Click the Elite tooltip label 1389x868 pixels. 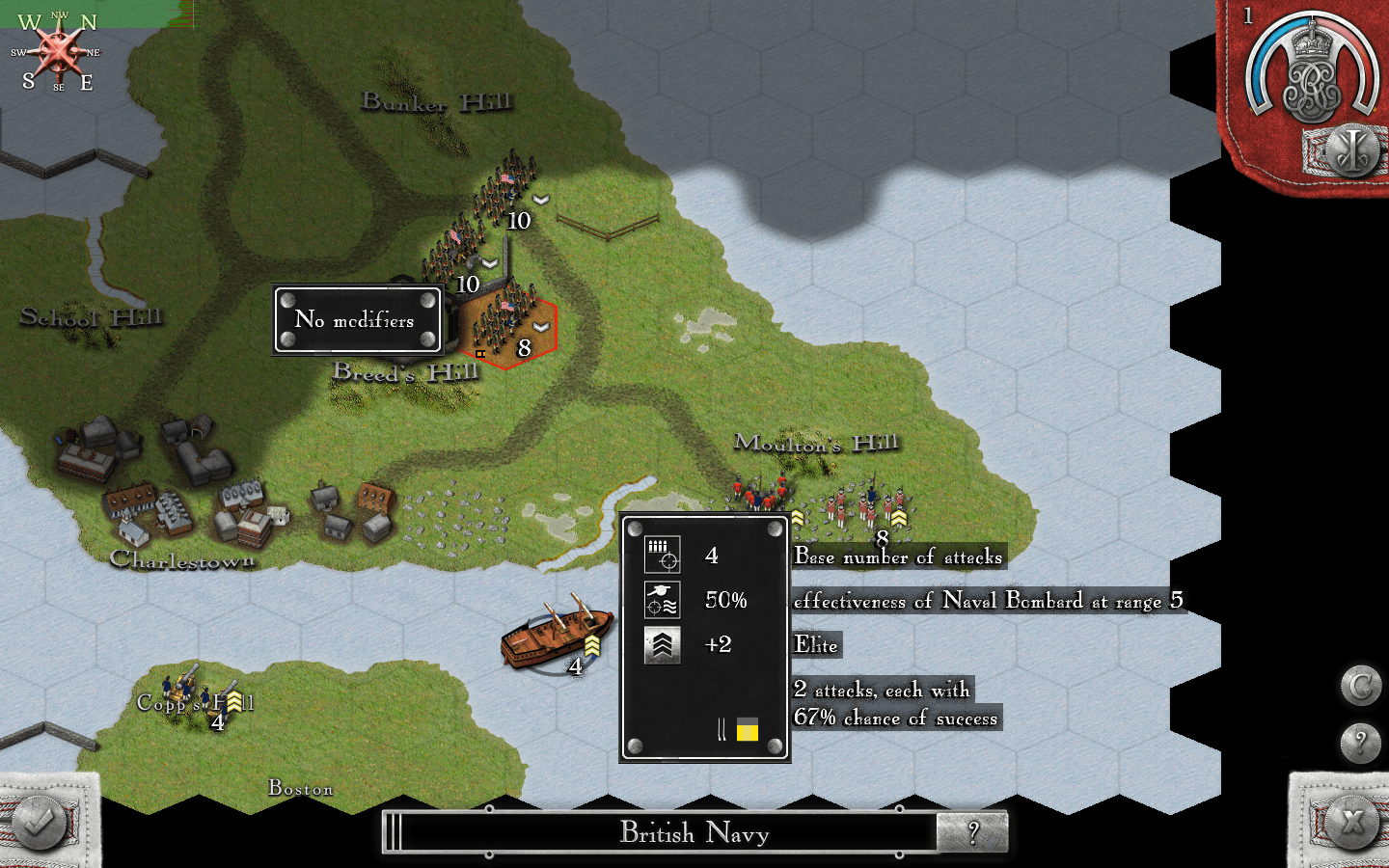(x=814, y=645)
